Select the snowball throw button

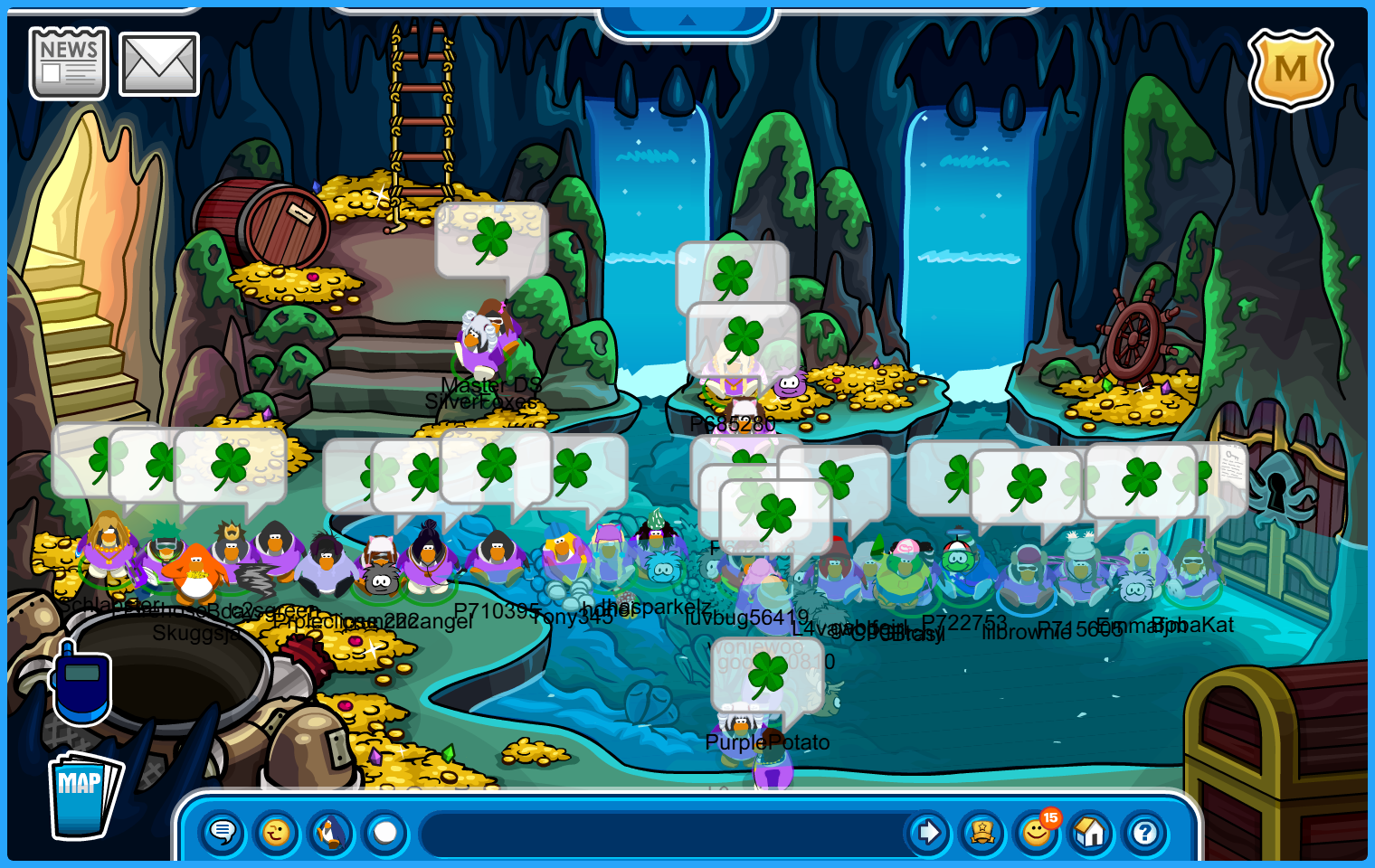[385, 832]
